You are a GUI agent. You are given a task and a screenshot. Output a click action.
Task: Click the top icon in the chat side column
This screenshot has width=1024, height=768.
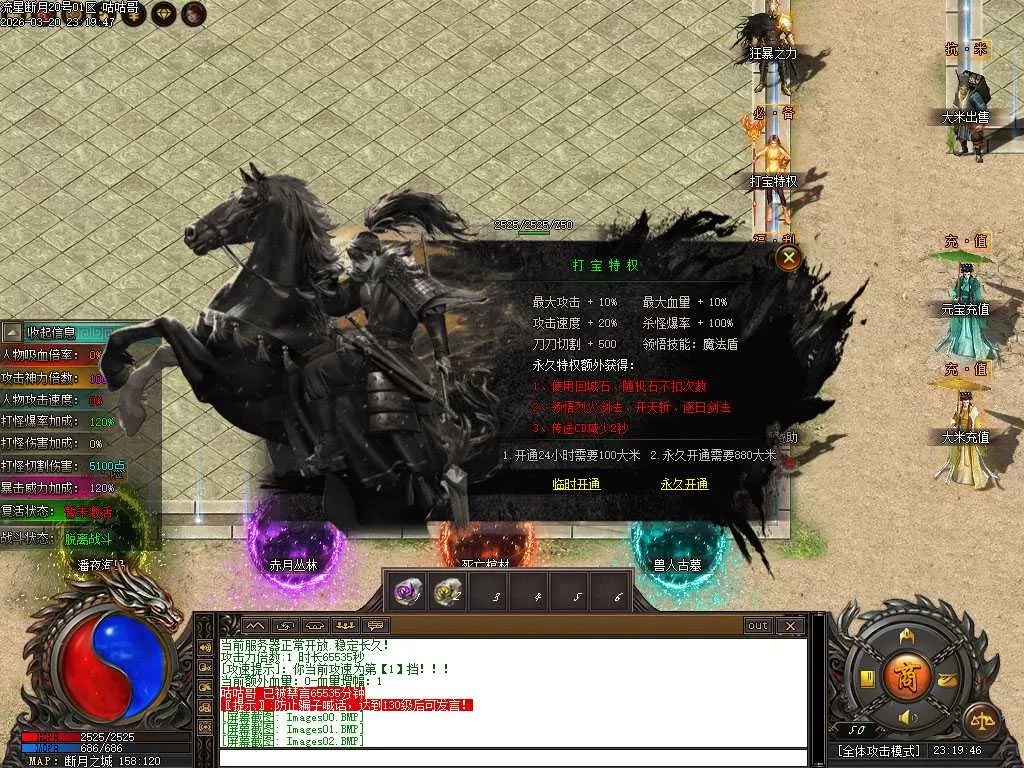[205, 649]
